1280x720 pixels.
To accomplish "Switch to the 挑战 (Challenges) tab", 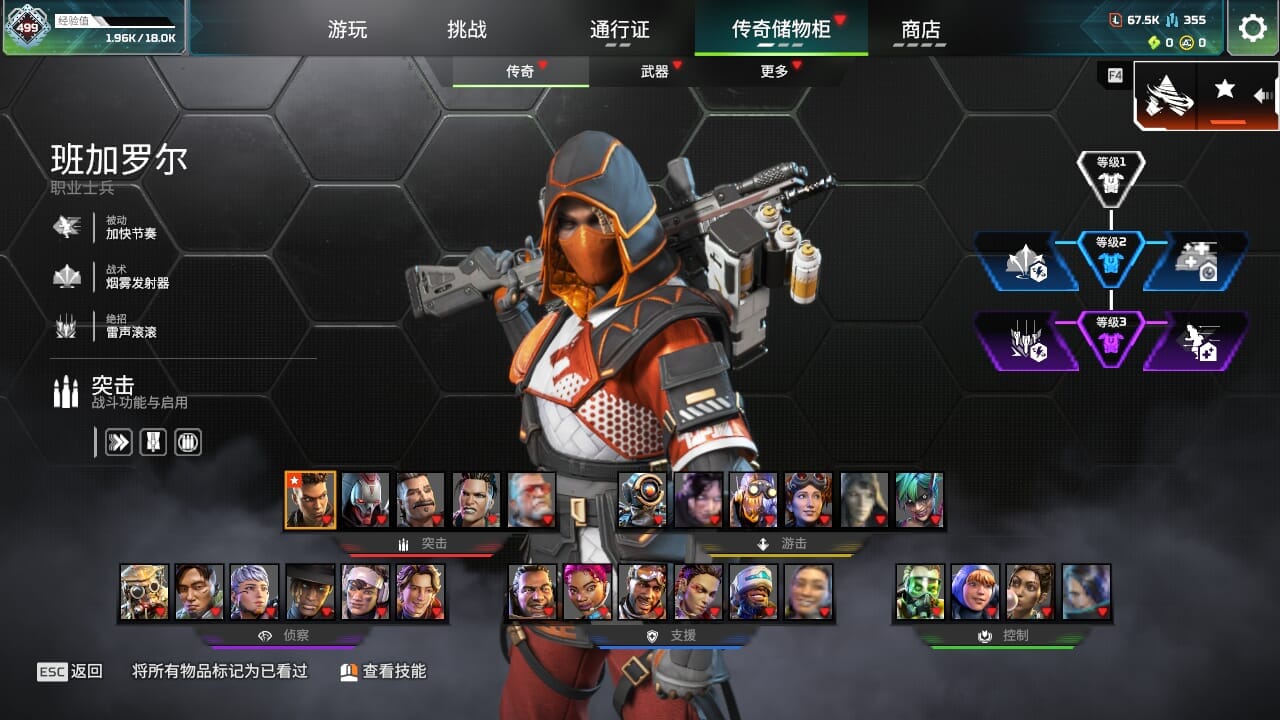I will pos(467,30).
